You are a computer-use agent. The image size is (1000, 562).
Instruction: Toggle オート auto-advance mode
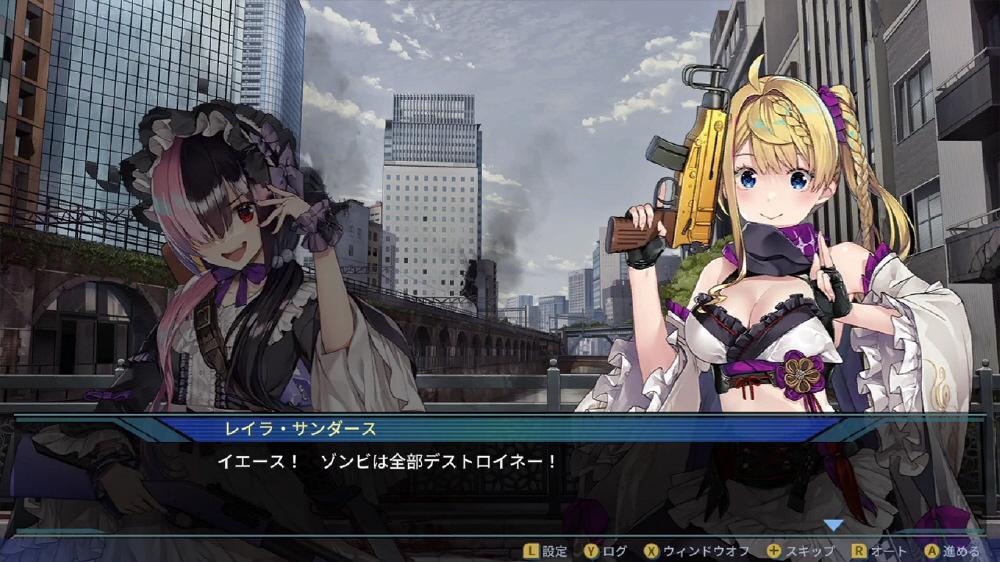(880, 551)
